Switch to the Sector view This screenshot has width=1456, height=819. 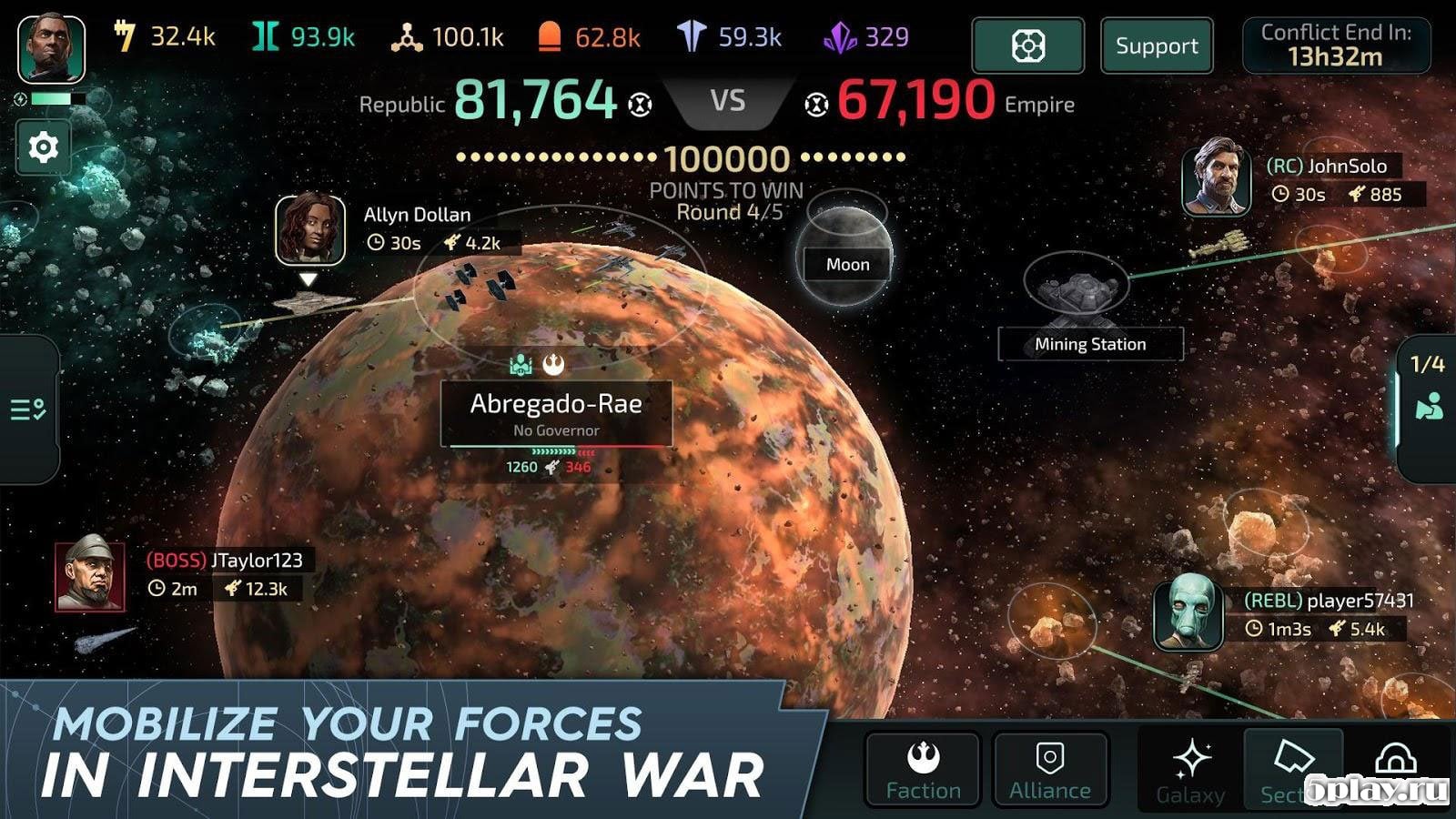click(1292, 770)
